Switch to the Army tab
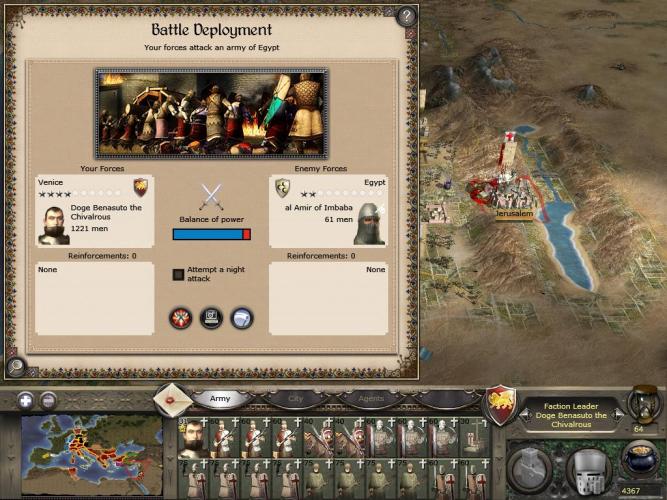This screenshot has height=500, width=667. 219,399
